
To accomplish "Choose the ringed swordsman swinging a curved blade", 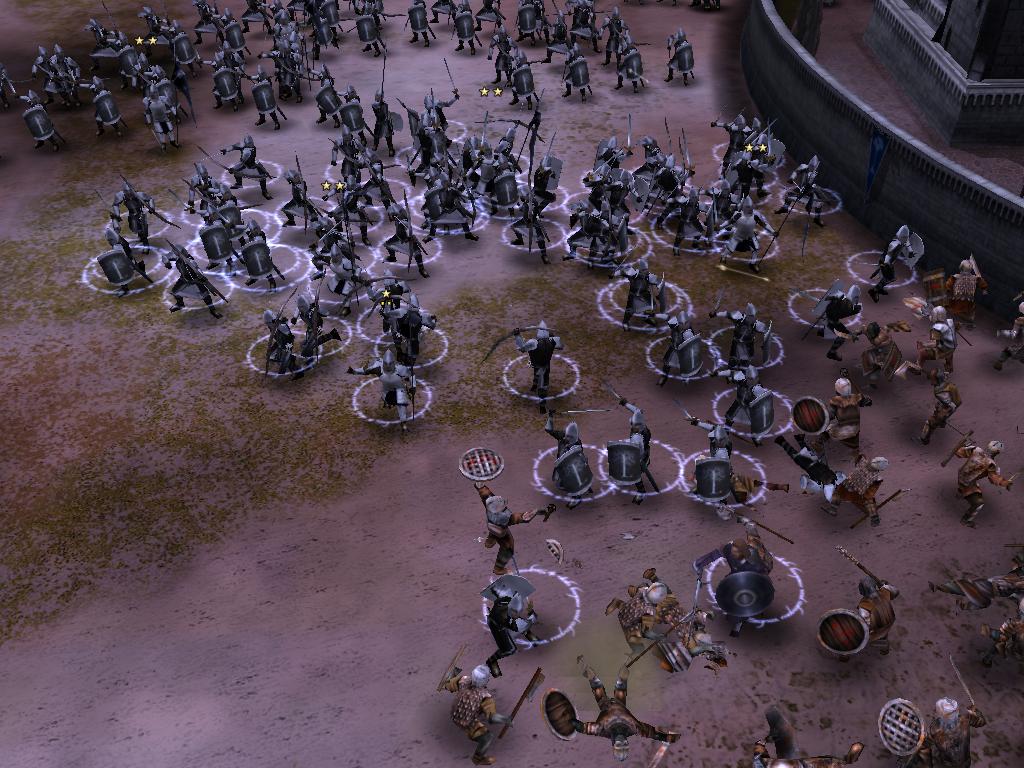I will [540, 360].
